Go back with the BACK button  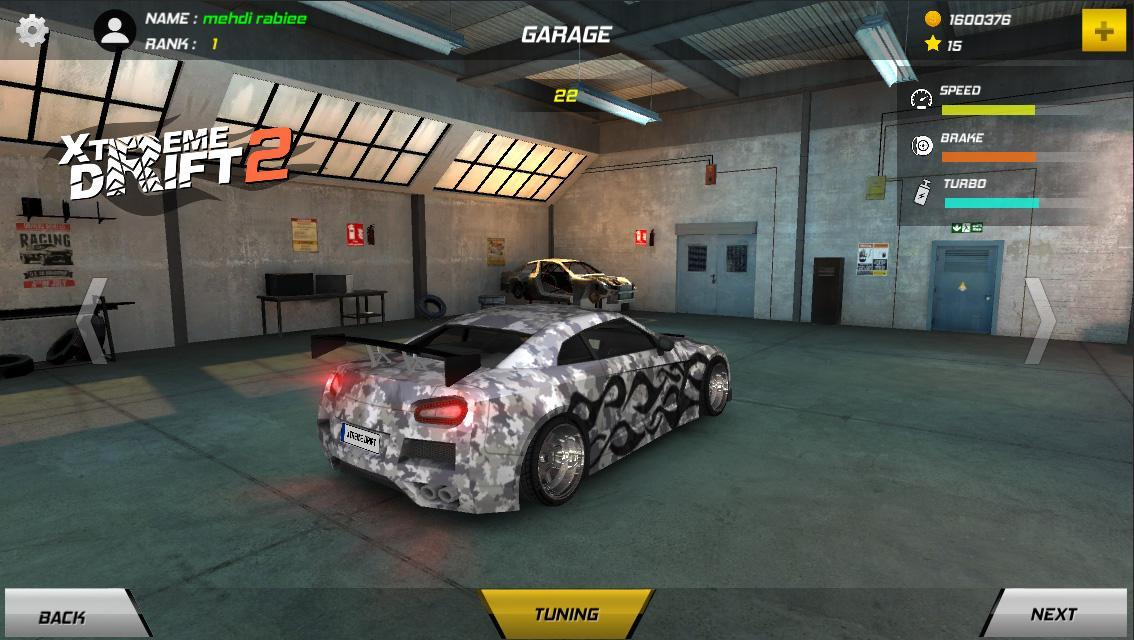(x=68, y=615)
